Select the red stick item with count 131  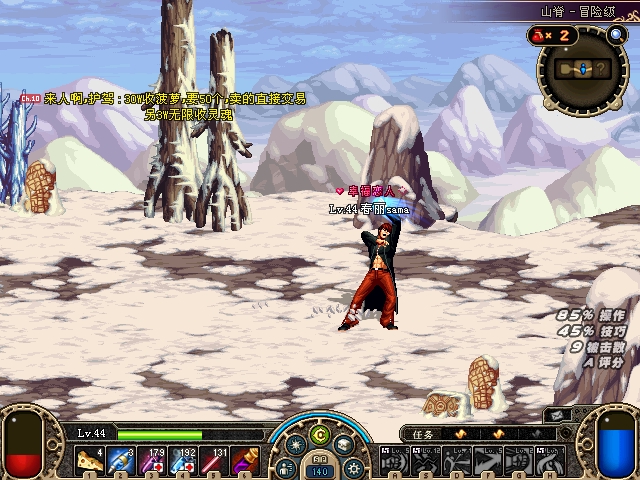click(215, 460)
